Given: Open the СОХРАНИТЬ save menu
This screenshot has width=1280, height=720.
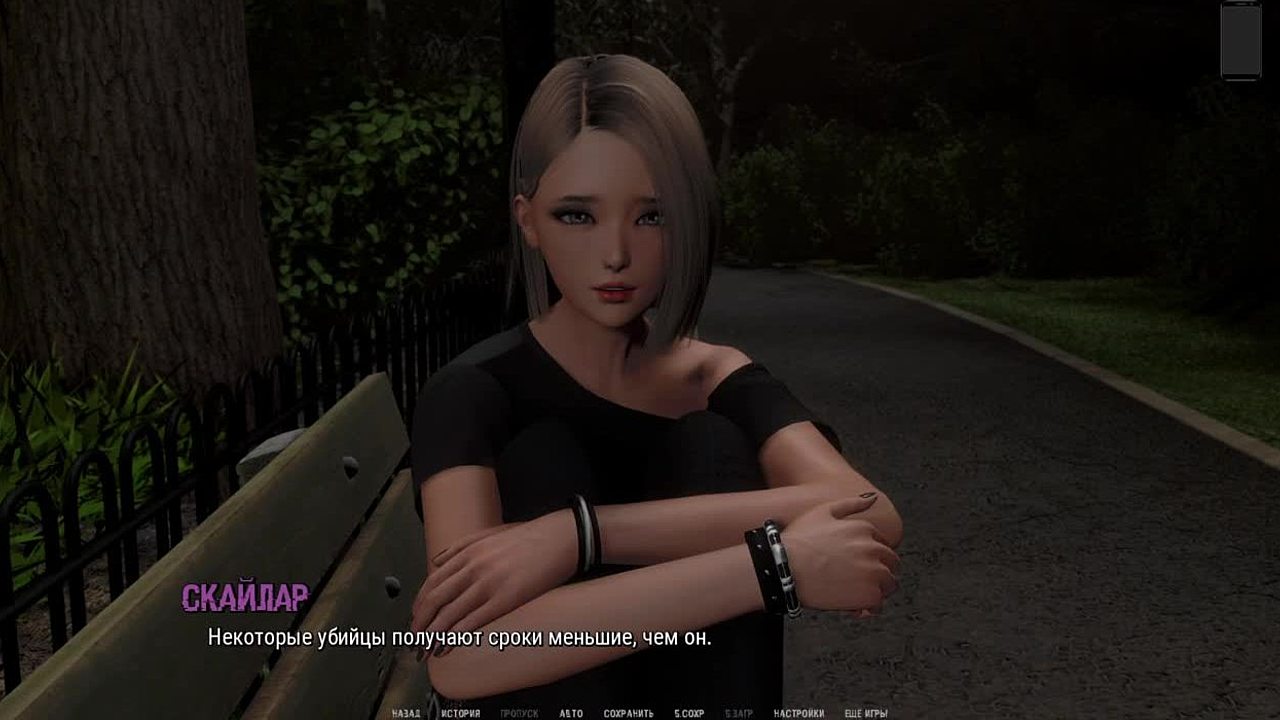Looking at the screenshot, I should point(628,713).
